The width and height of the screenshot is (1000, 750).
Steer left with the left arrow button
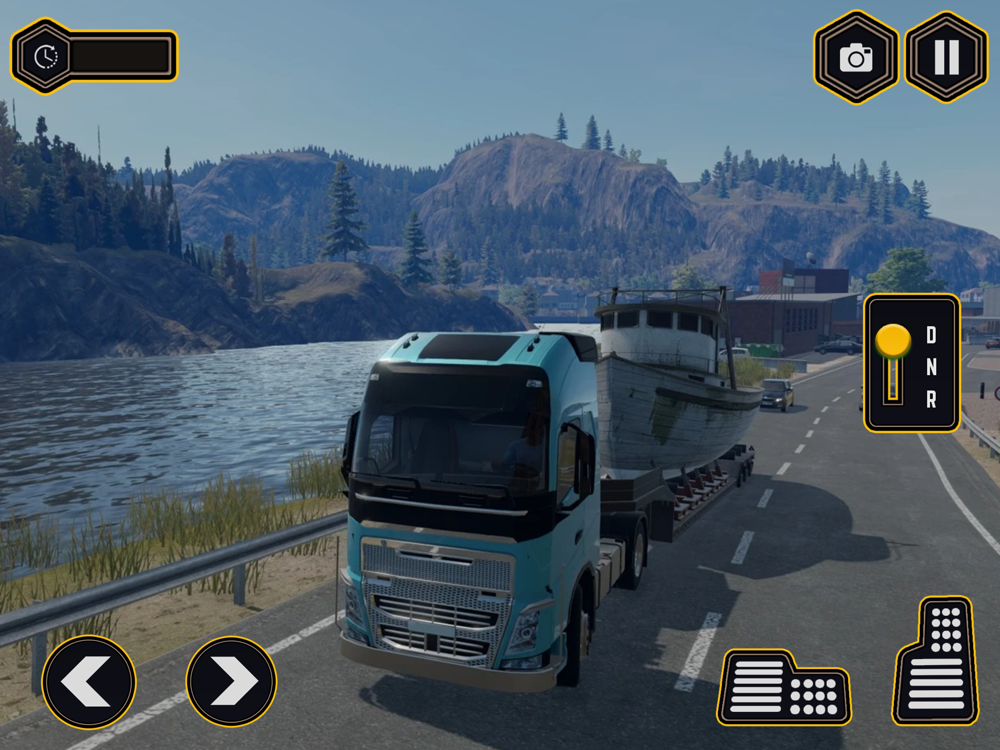point(89,682)
